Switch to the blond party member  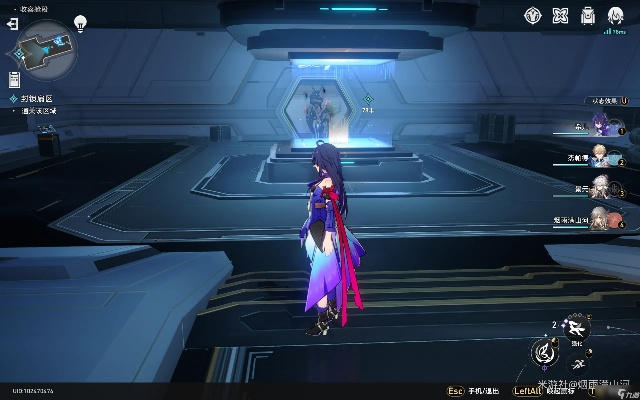coord(598,156)
